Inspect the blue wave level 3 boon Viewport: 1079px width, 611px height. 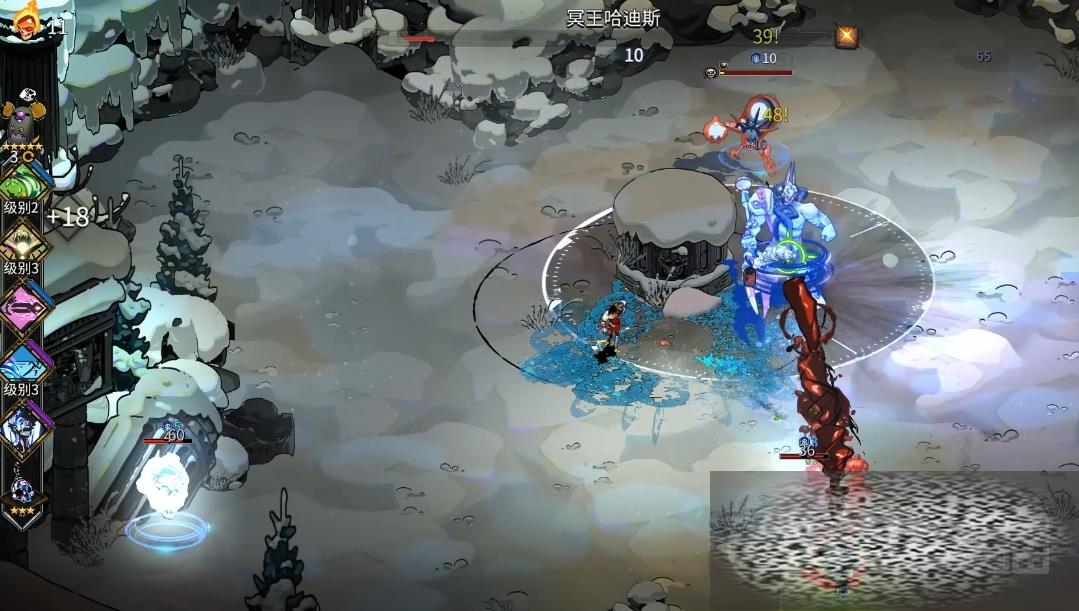[x=24, y=364]
